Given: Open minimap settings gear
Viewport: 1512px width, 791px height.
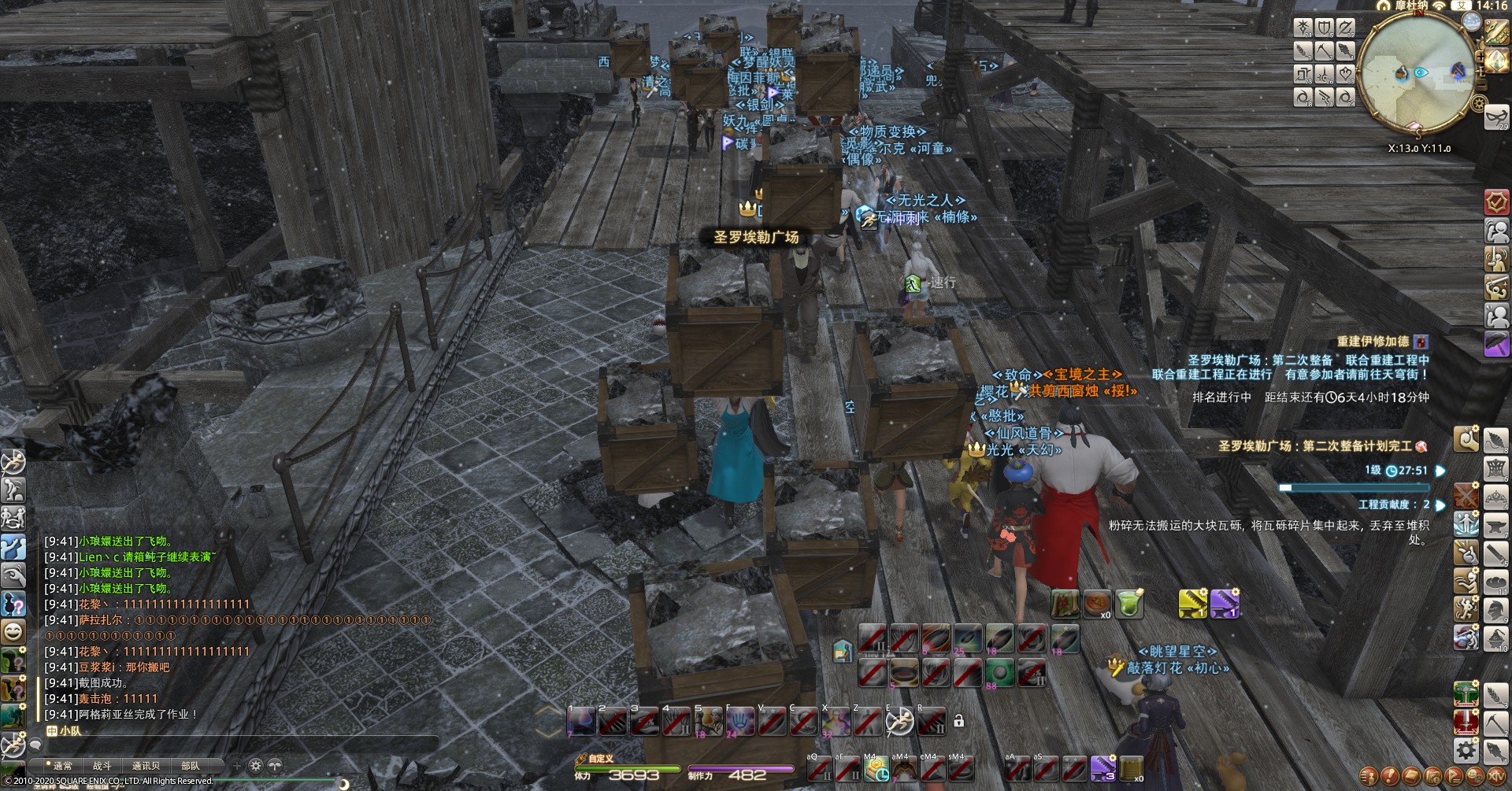Looking at the screenshot, I should pos(1478,103).
